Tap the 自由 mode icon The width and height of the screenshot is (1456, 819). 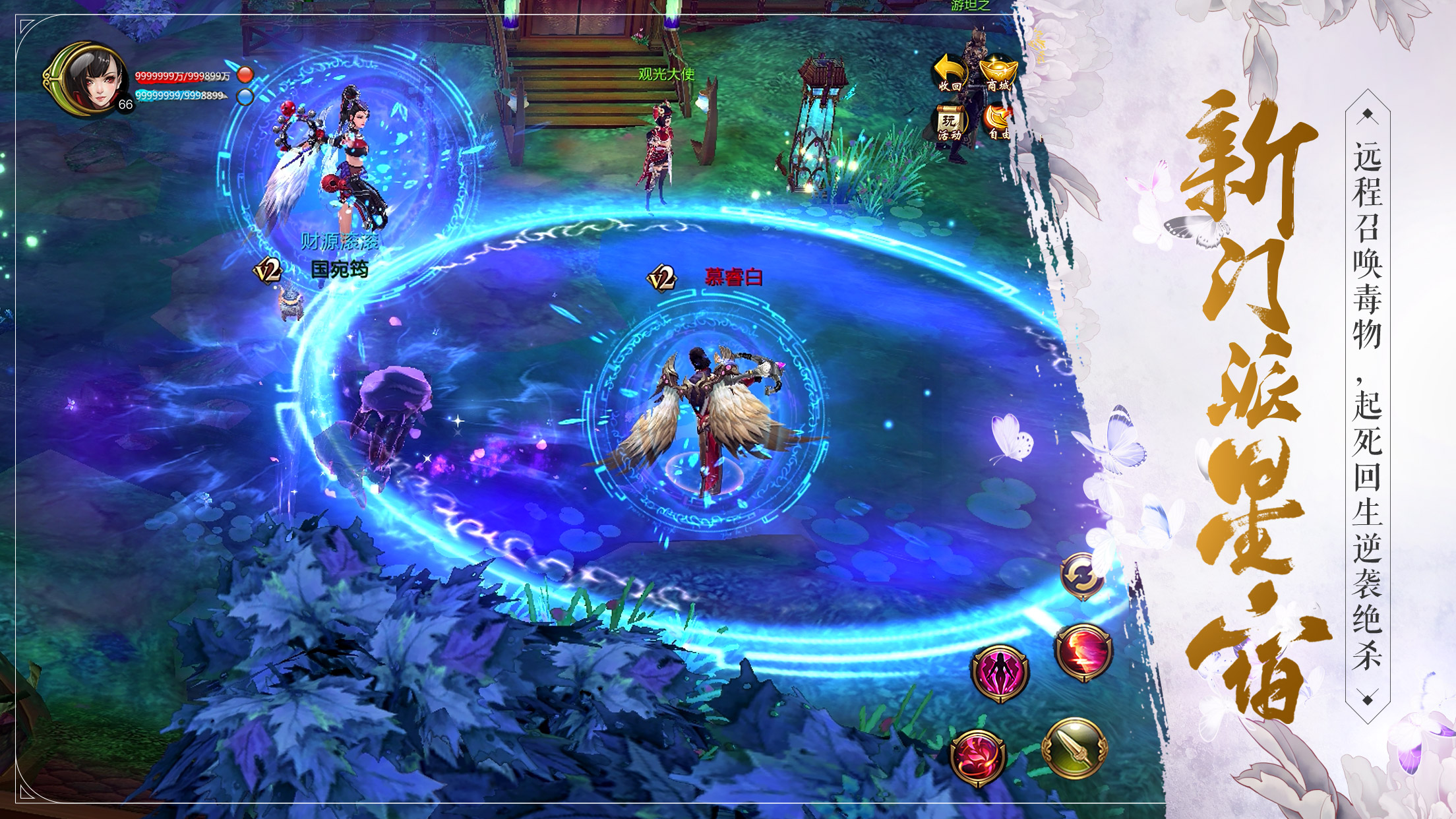tap(998, 123)
